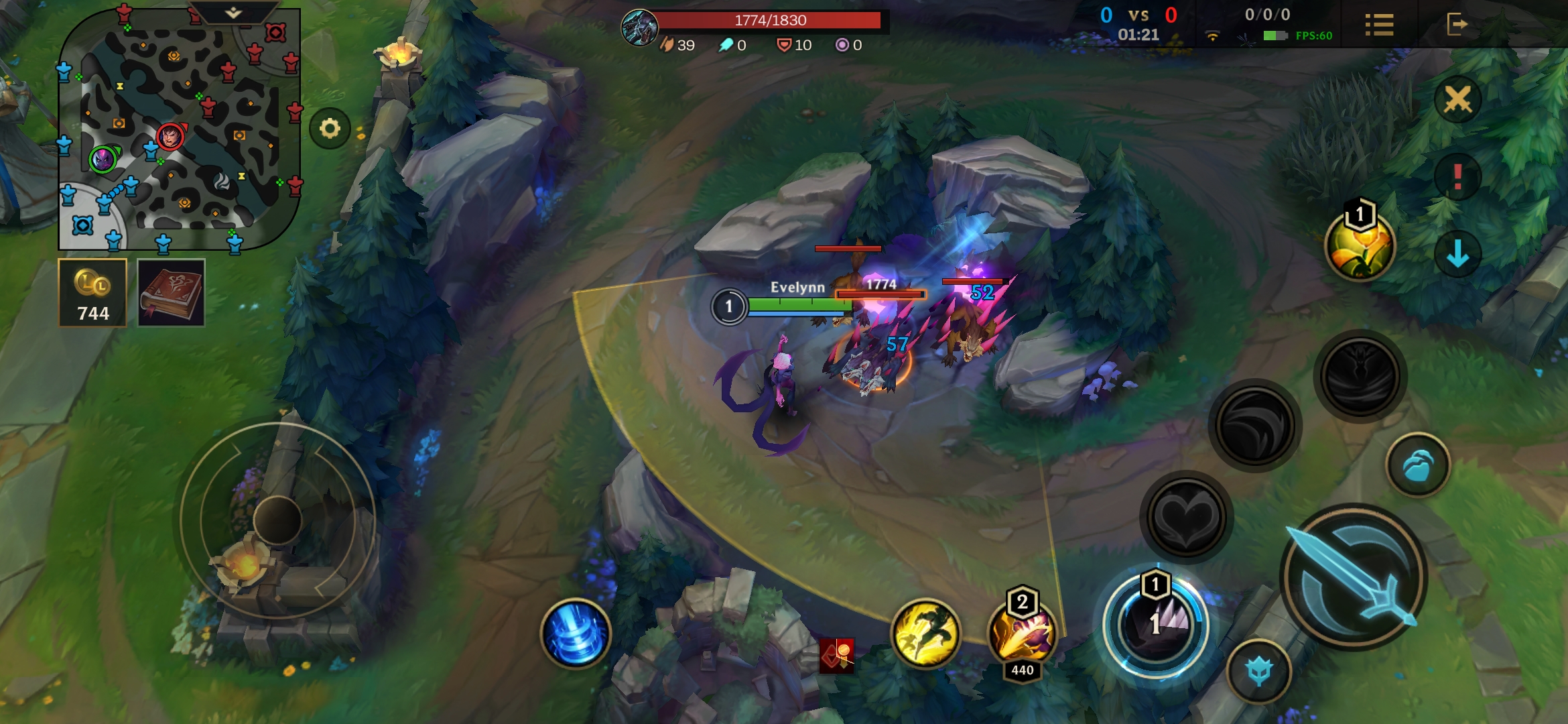Expand champion stats from the top portrait
The width and height of the screenshot is (1568, 724).
pyautogui.click(x=640, y=28)
